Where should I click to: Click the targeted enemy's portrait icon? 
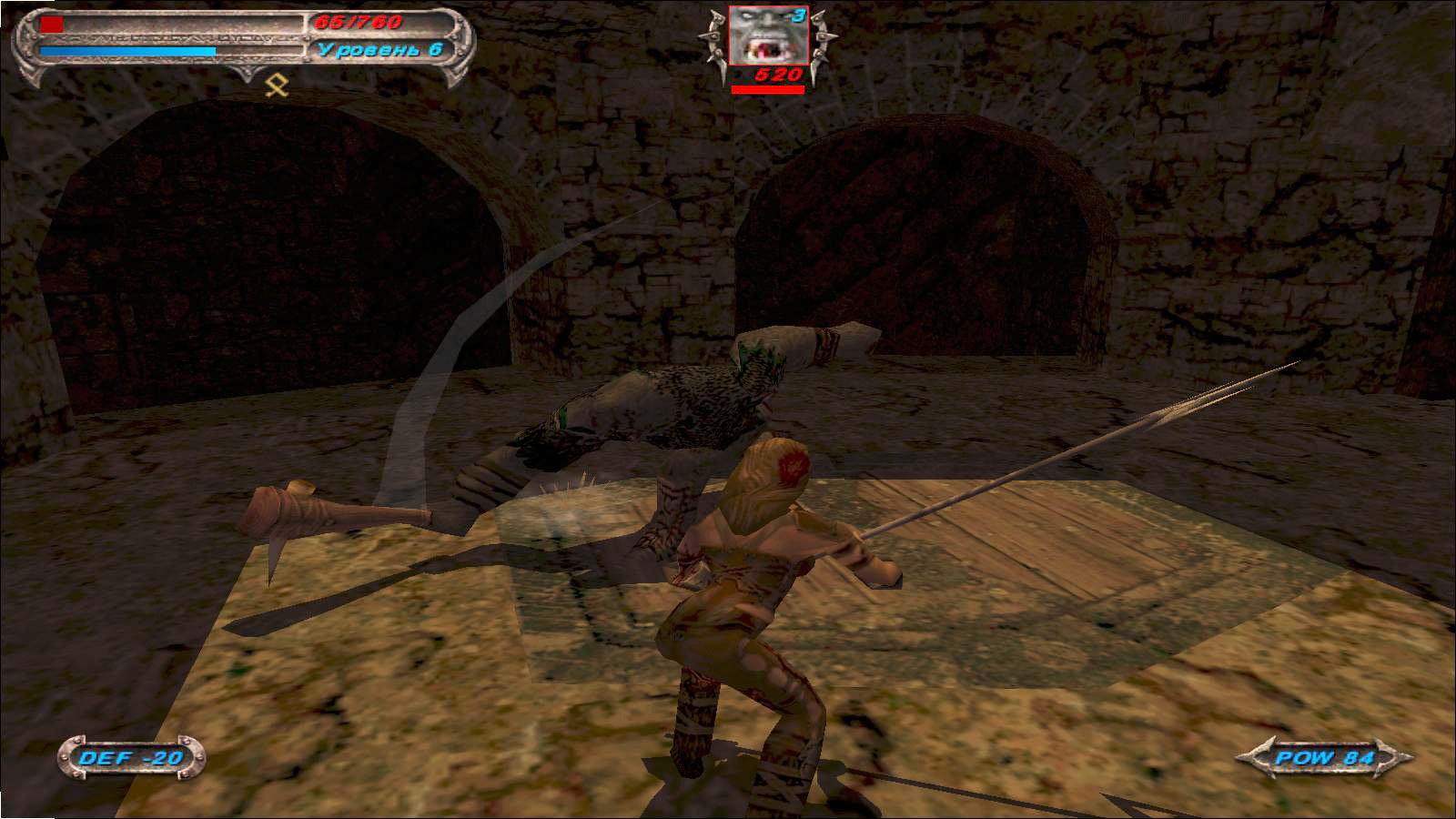tap(767, 36)
